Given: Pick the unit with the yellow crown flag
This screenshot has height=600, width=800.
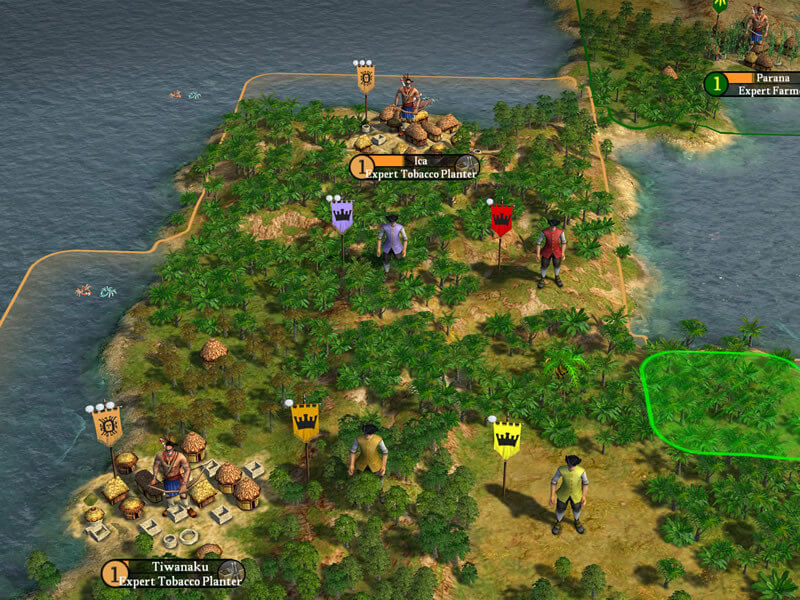Looking at the screenshot, I should pos(569,492).
